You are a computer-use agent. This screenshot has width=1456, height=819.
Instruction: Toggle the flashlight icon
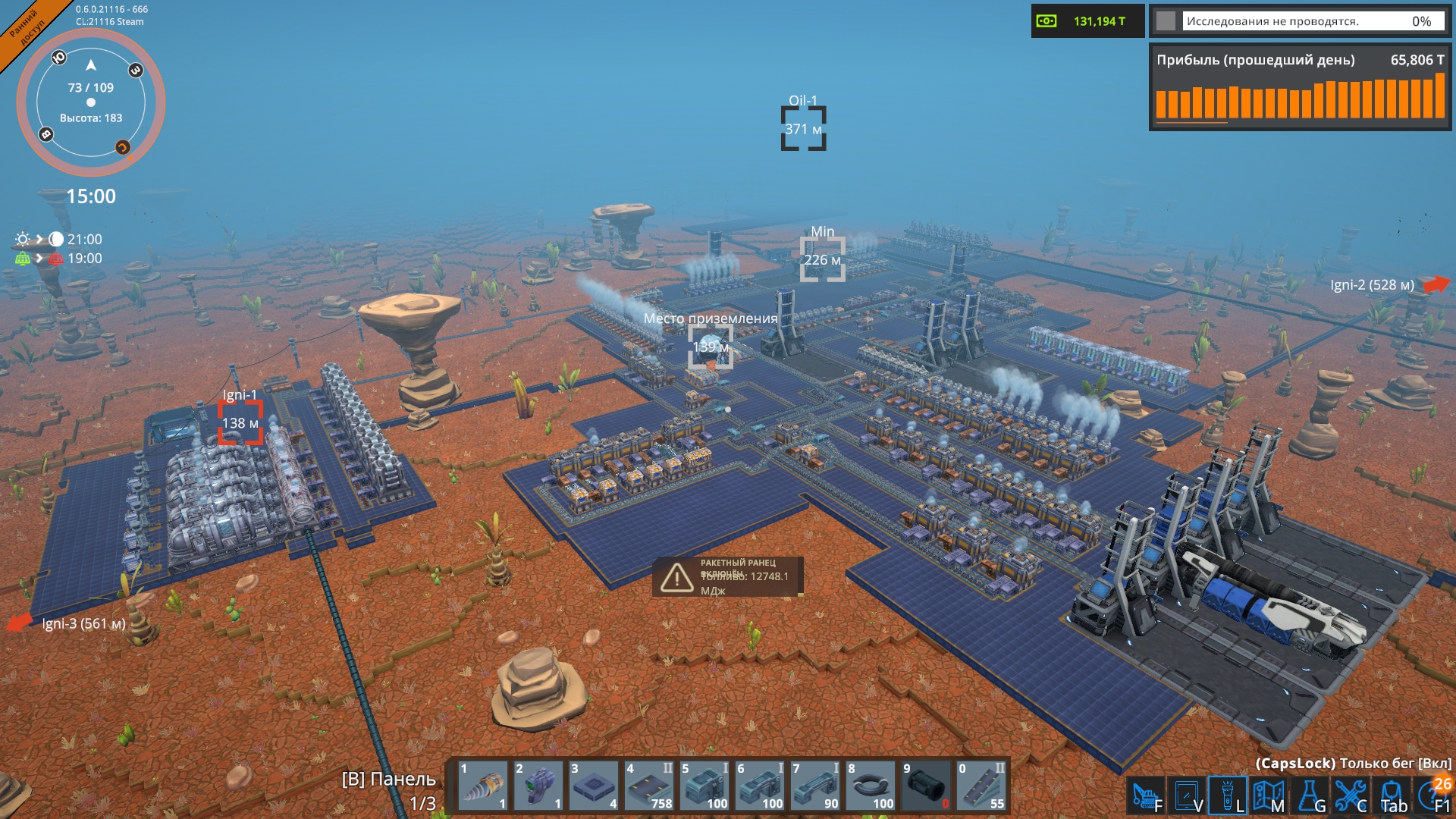[1227, 796]
